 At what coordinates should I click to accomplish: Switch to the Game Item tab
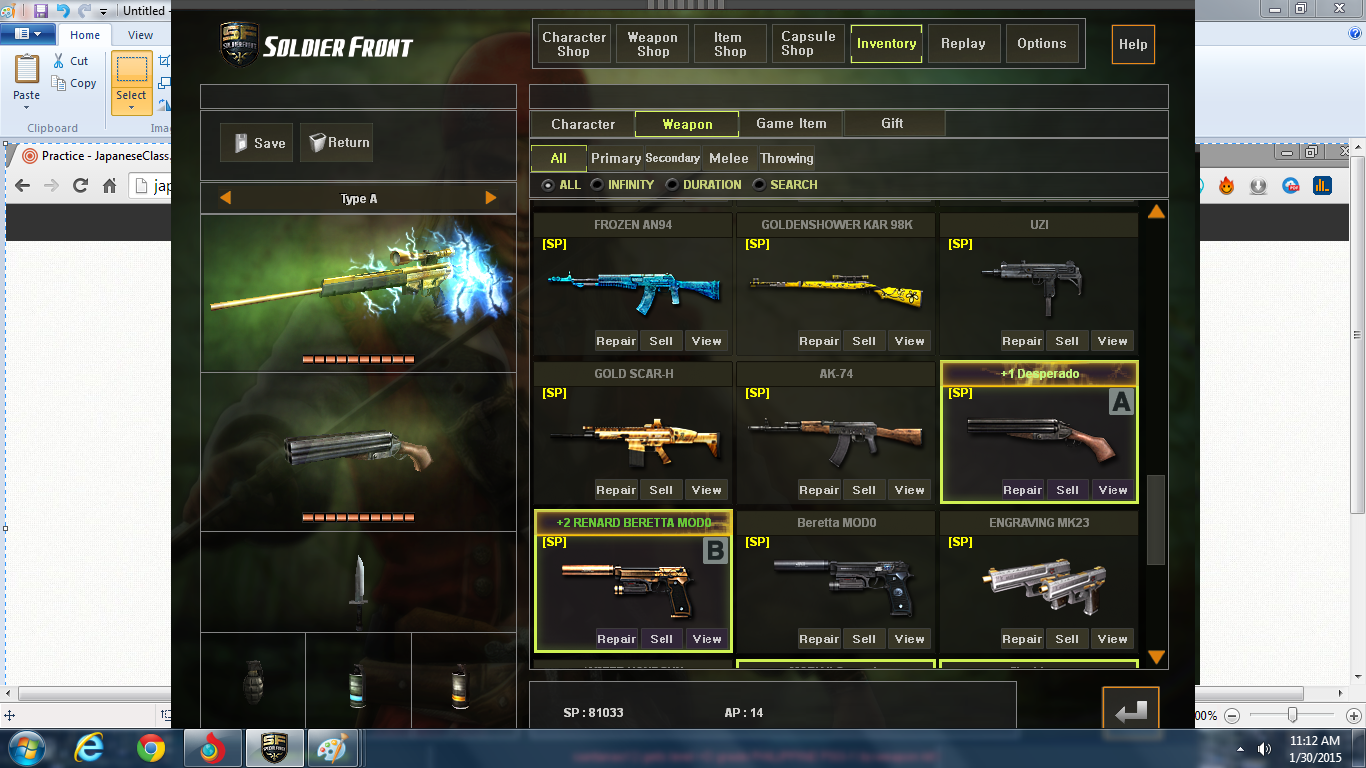pos(791,124)
